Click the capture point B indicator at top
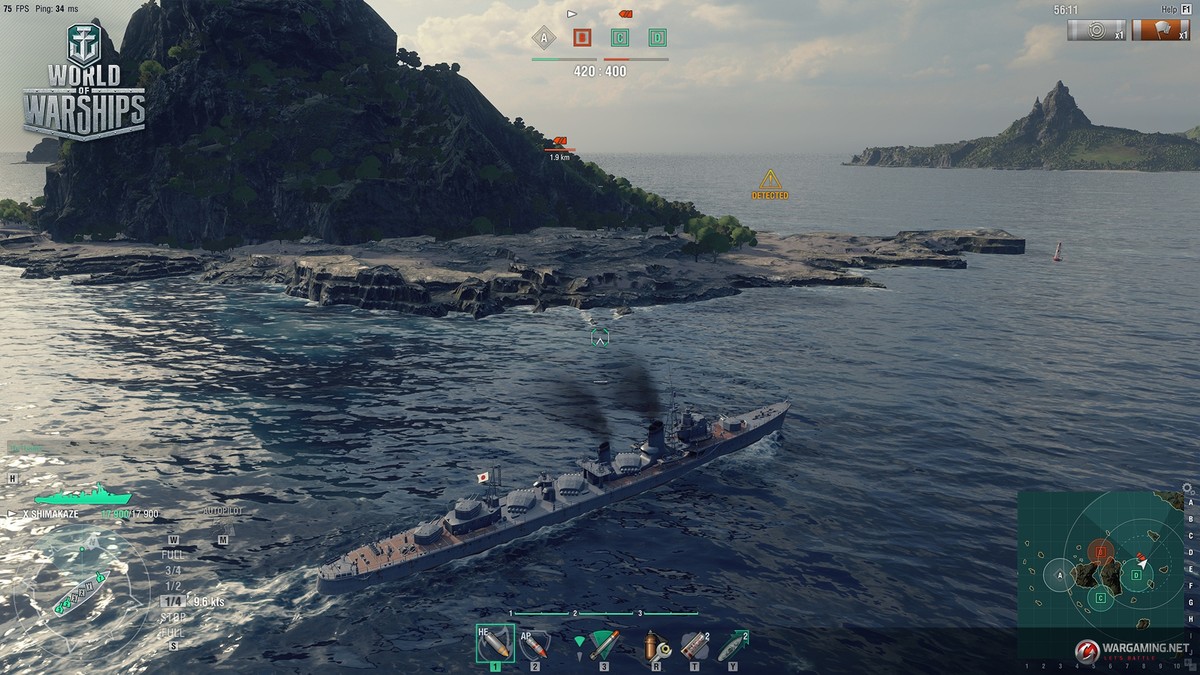Image resolution: width=1200 pixels, height=675 pixels. [582, 38]
